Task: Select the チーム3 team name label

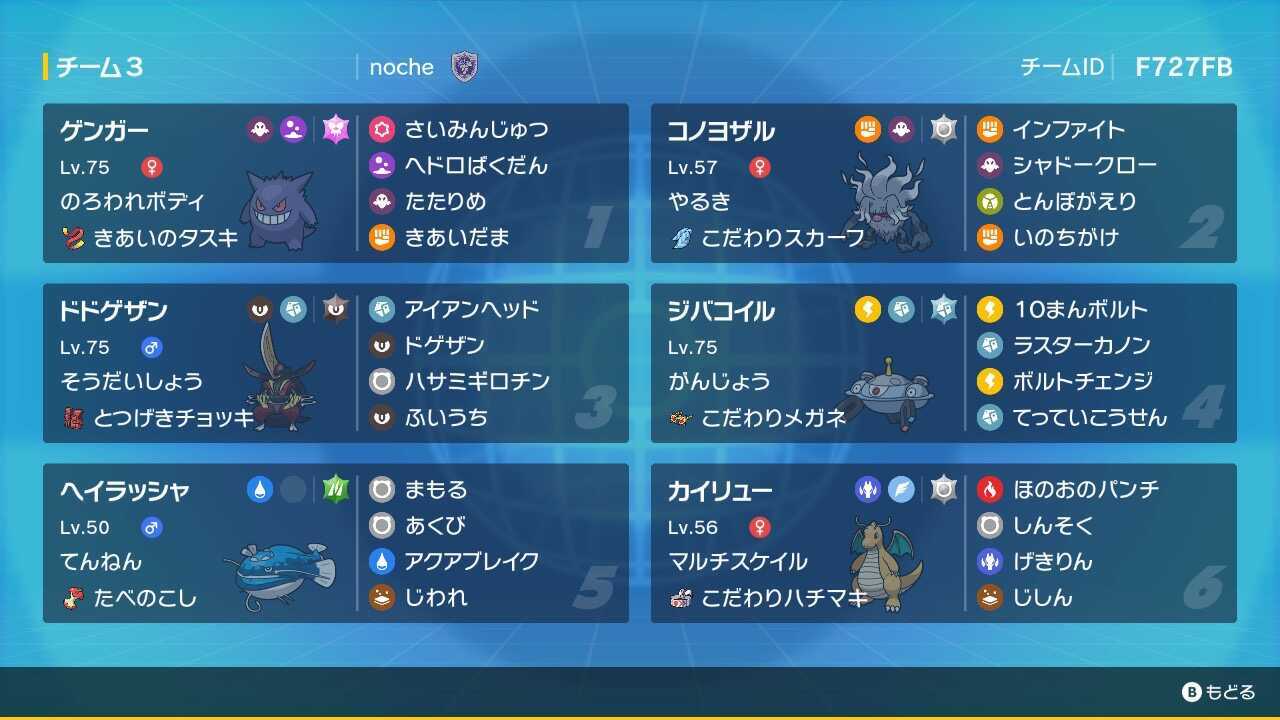Action: pos(100,67)
